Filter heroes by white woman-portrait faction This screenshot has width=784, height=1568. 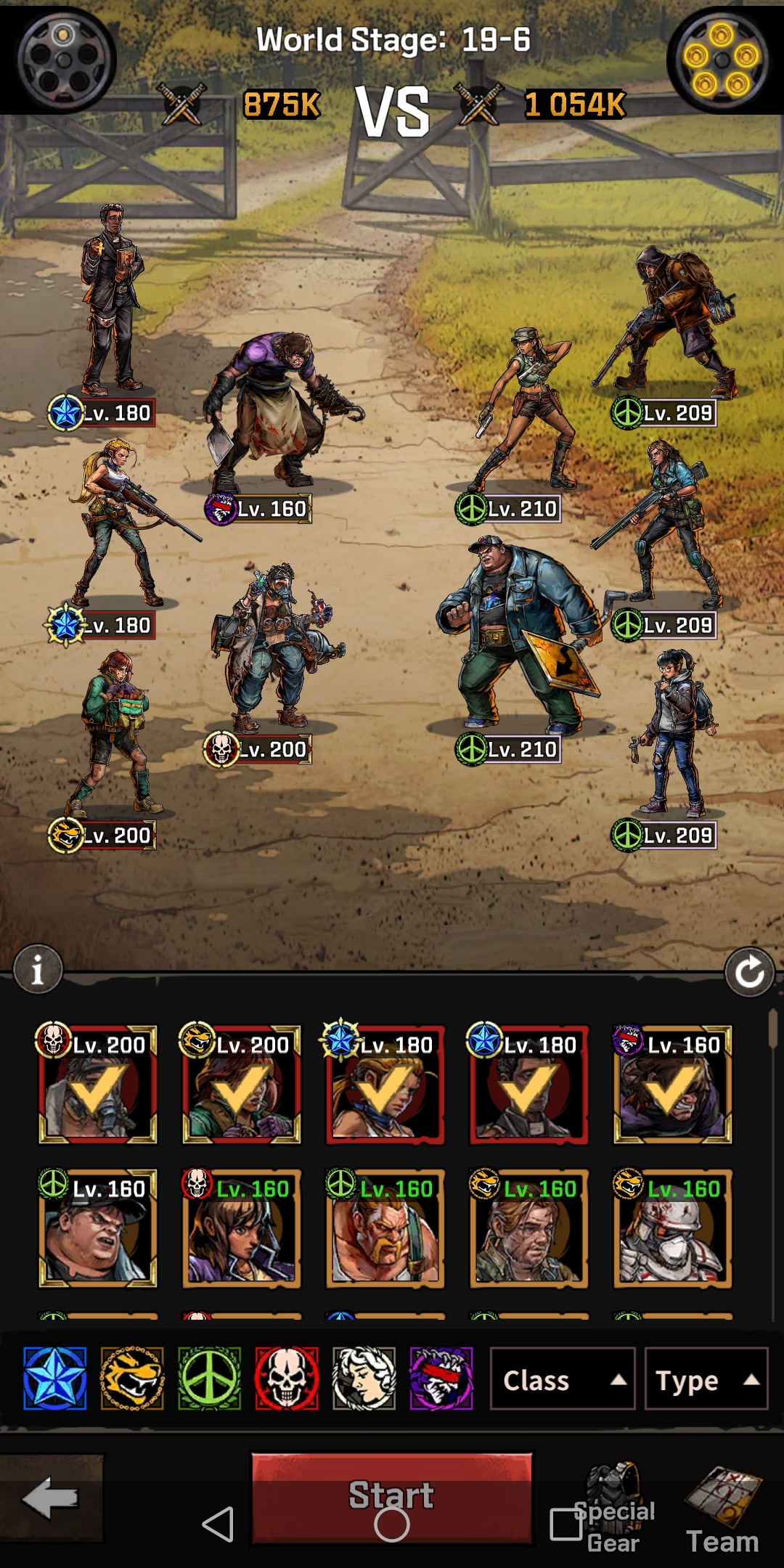(364, 1378)
